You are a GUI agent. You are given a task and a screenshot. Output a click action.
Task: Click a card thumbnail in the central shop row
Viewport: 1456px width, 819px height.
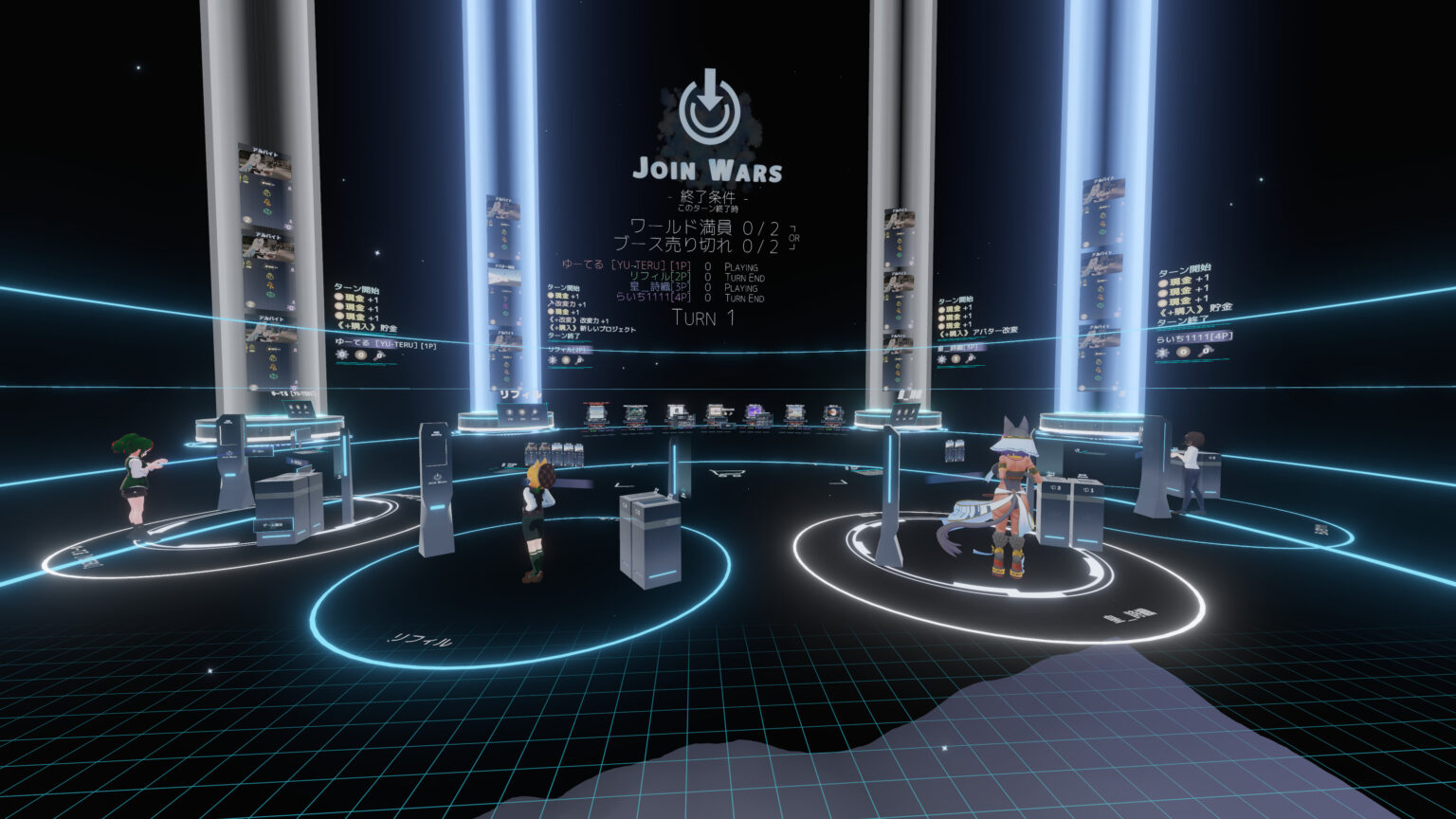click(x=679, y=412)
